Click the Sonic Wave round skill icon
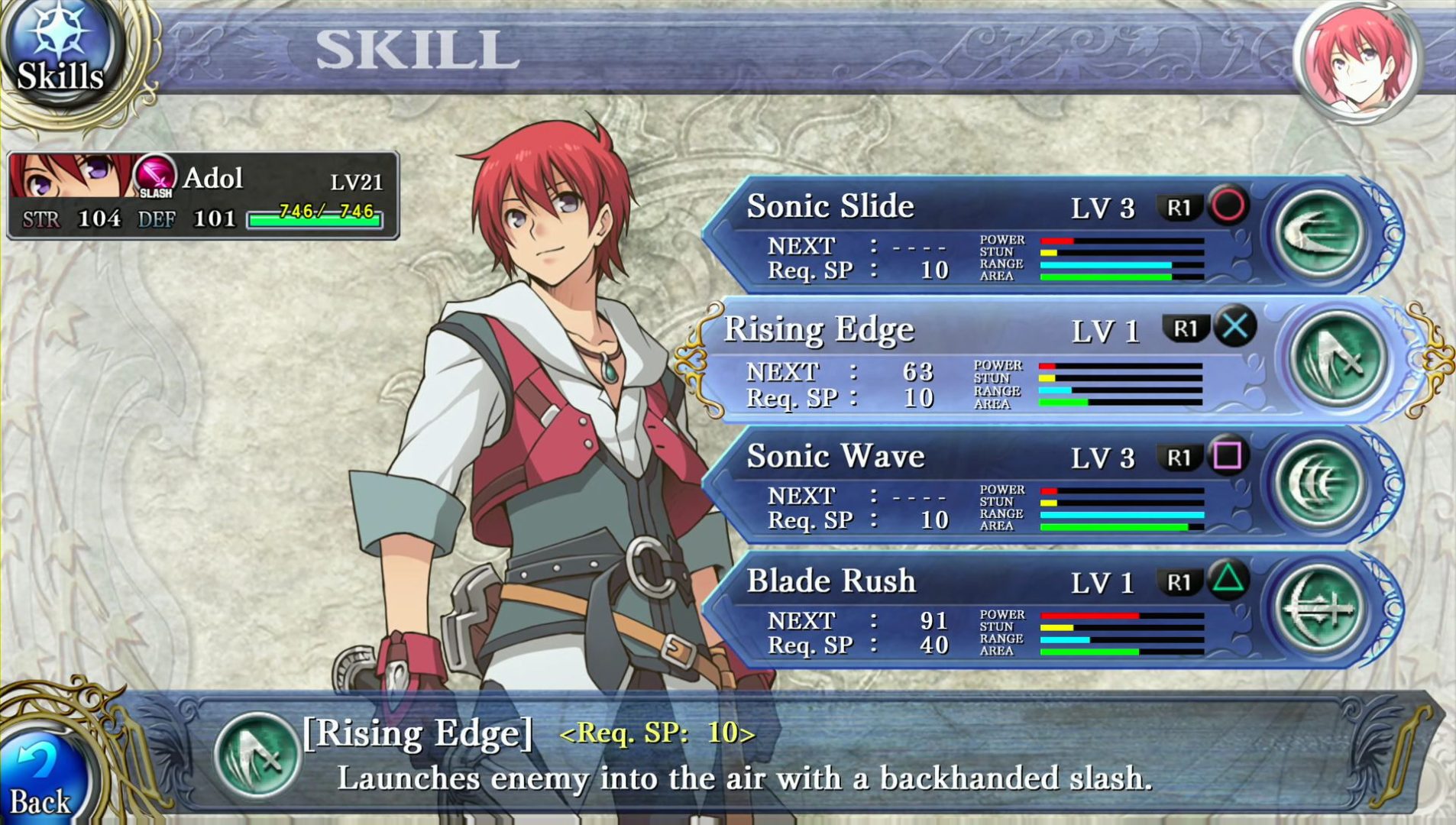Image resolution: width=1456 pixels, height=825 pixels. click(x=1318, y=484)
